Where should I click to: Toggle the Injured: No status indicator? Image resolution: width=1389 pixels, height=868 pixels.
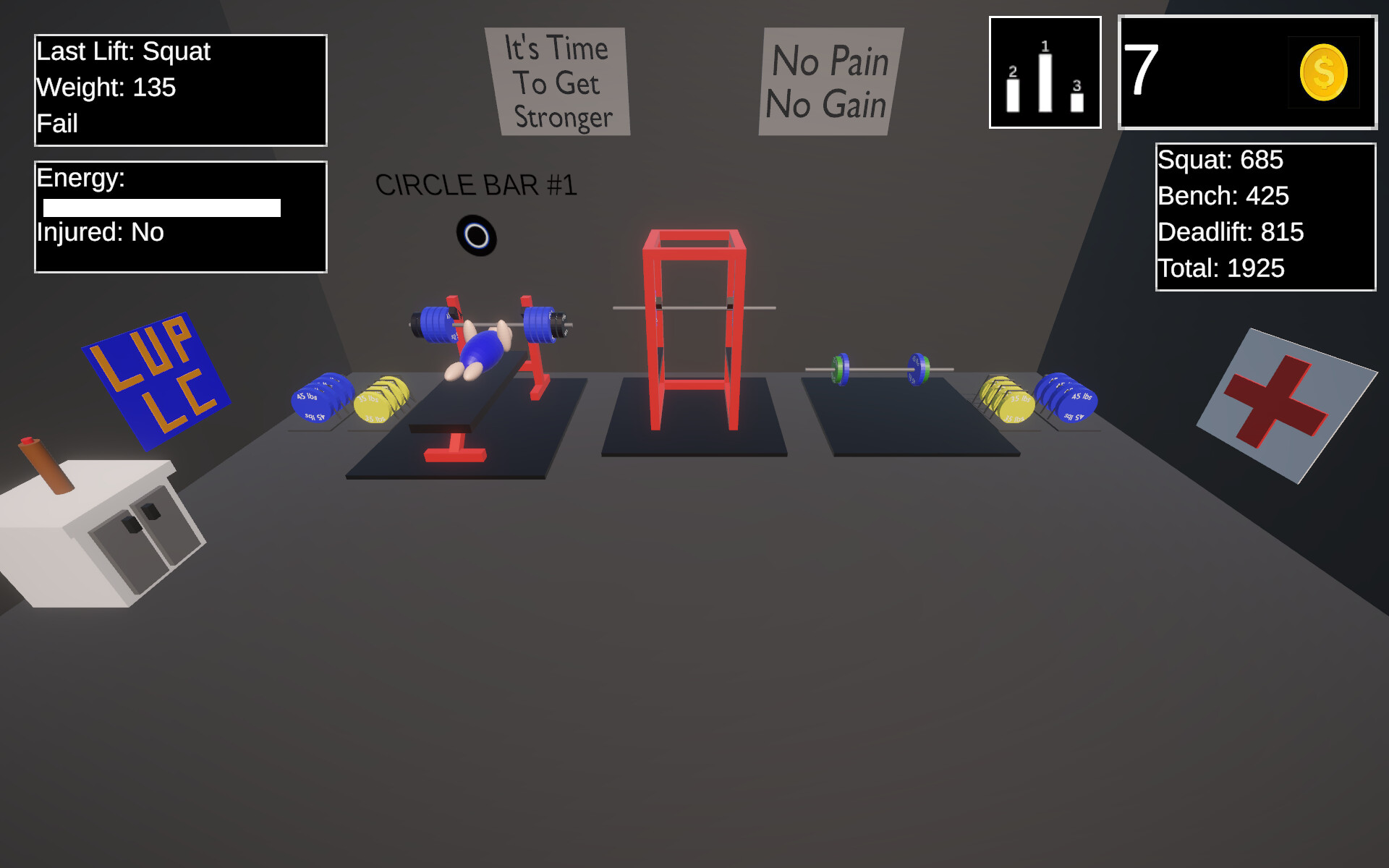coord(99,232)
